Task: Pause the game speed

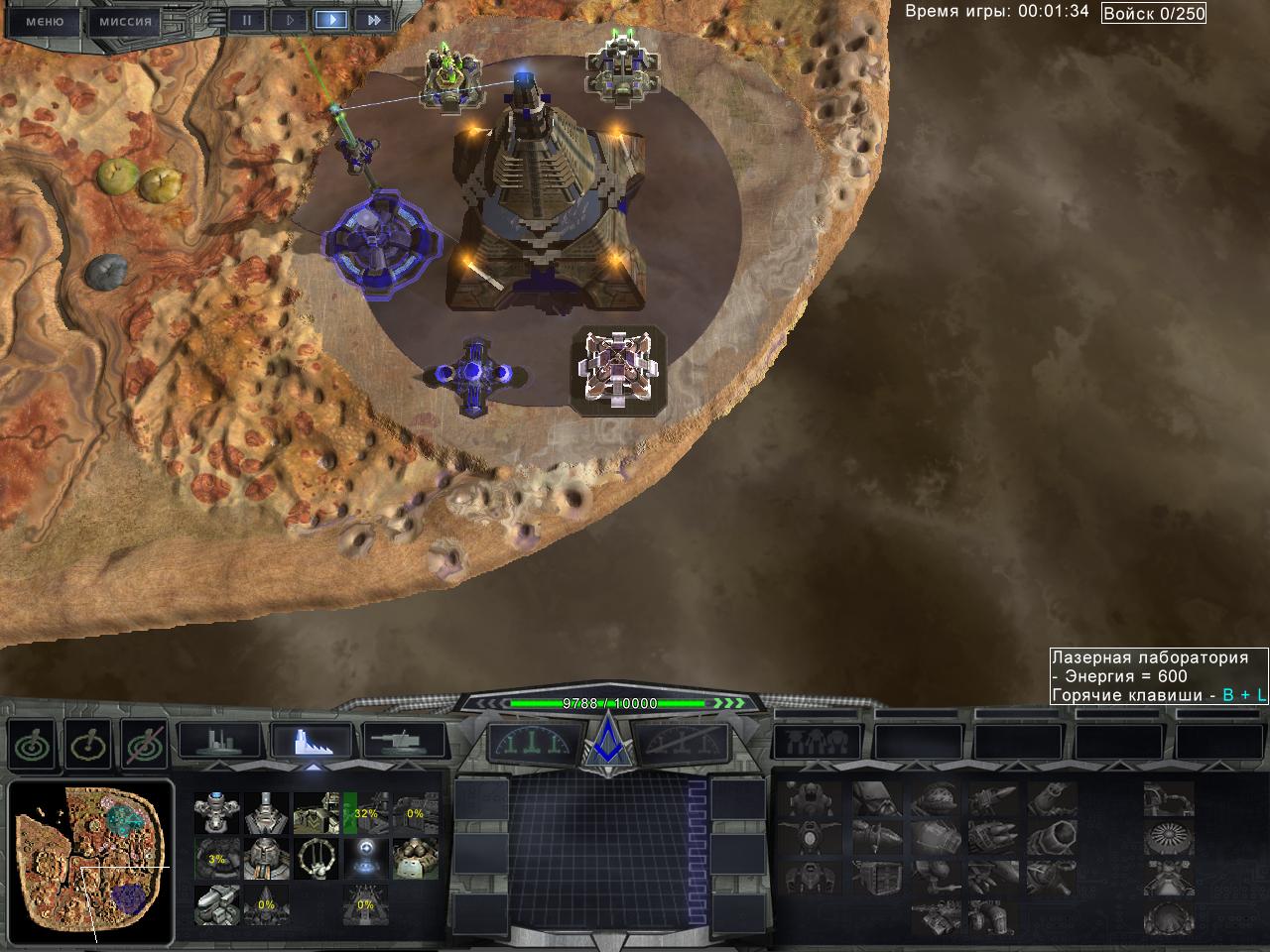Action: click(x=247, y=19)
